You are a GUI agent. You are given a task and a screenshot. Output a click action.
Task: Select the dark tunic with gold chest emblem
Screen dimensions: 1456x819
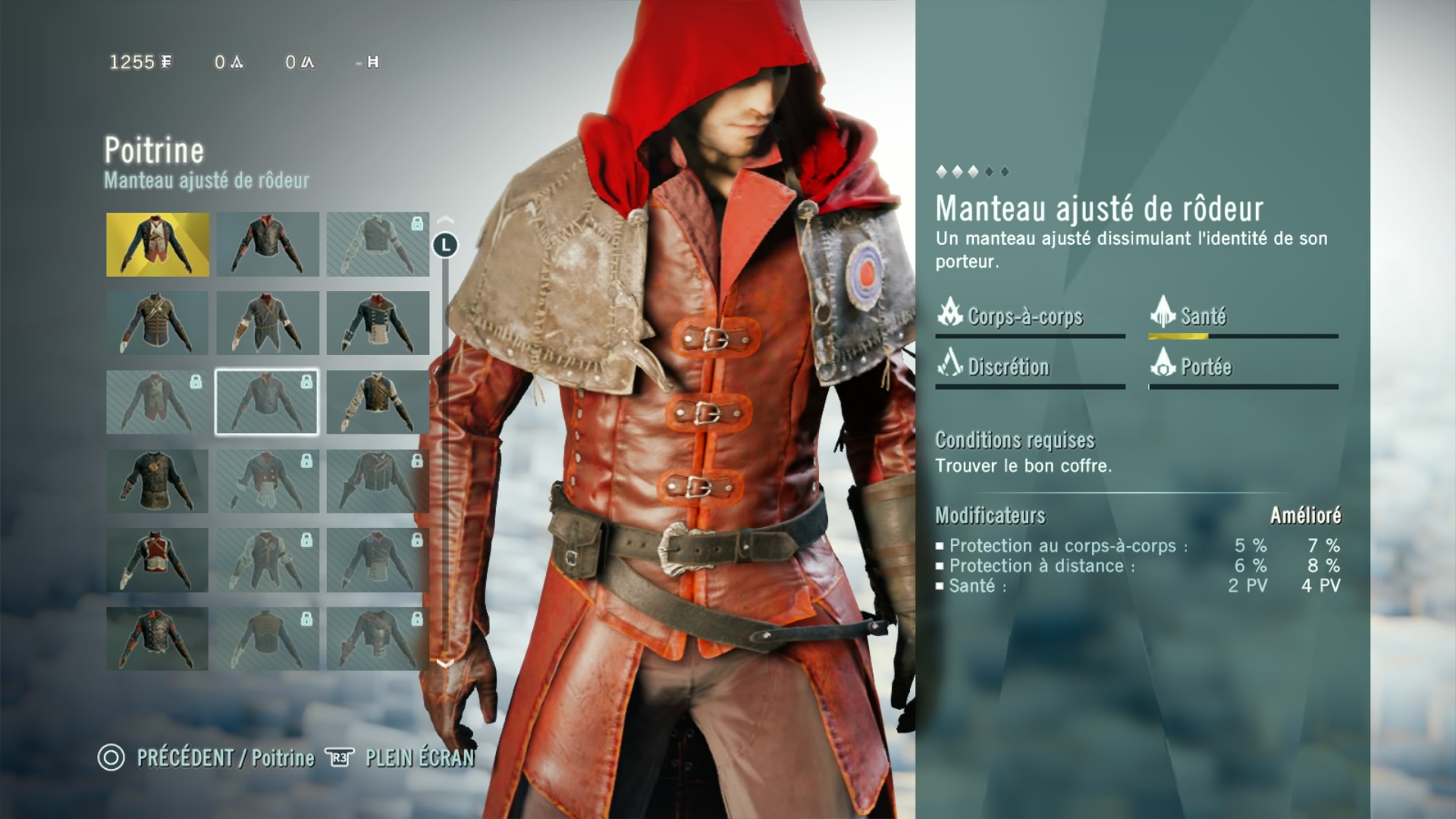click(x=157, y=482)
